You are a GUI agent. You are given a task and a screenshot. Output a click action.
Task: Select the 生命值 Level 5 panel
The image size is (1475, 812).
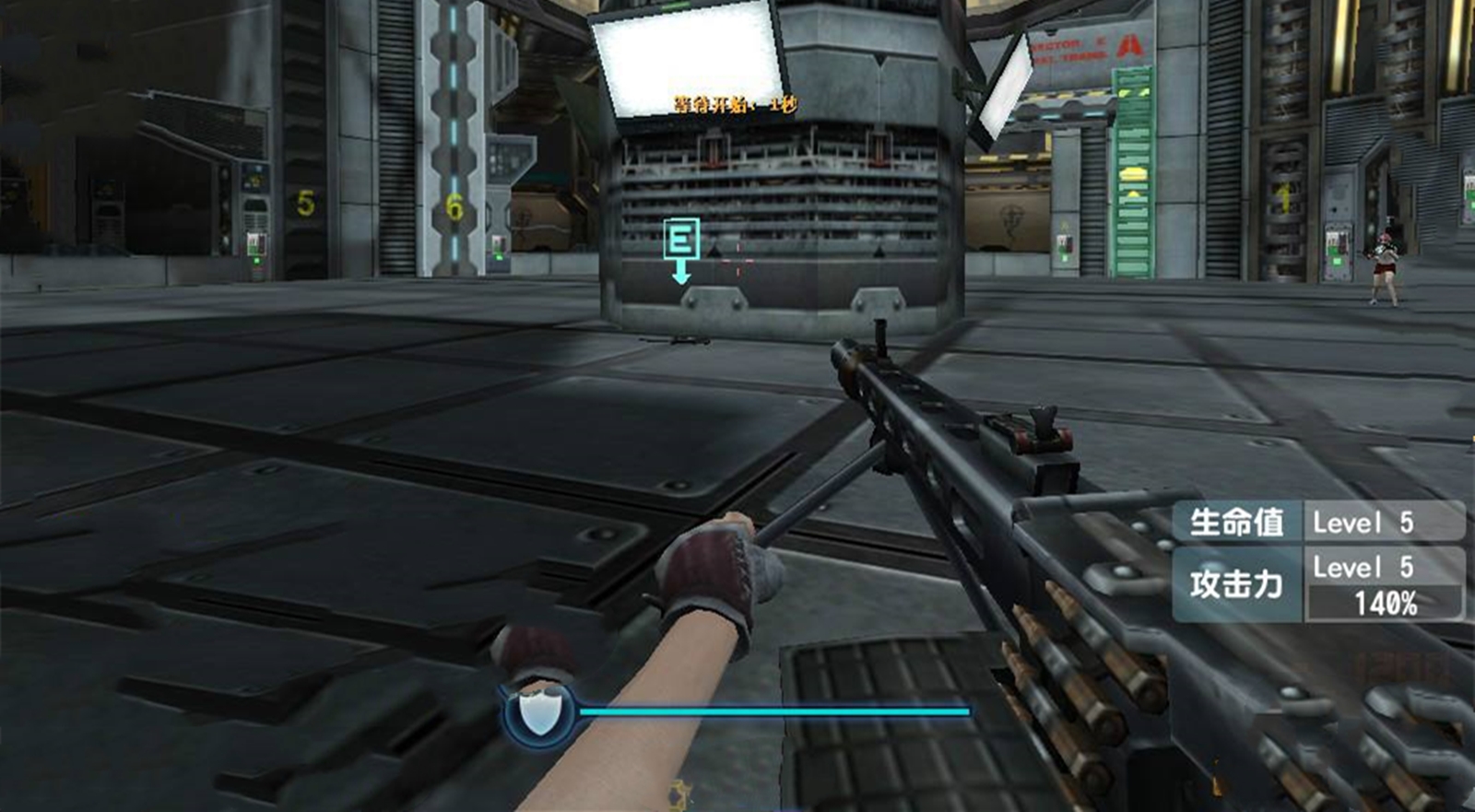click(x=1318, y=522)
